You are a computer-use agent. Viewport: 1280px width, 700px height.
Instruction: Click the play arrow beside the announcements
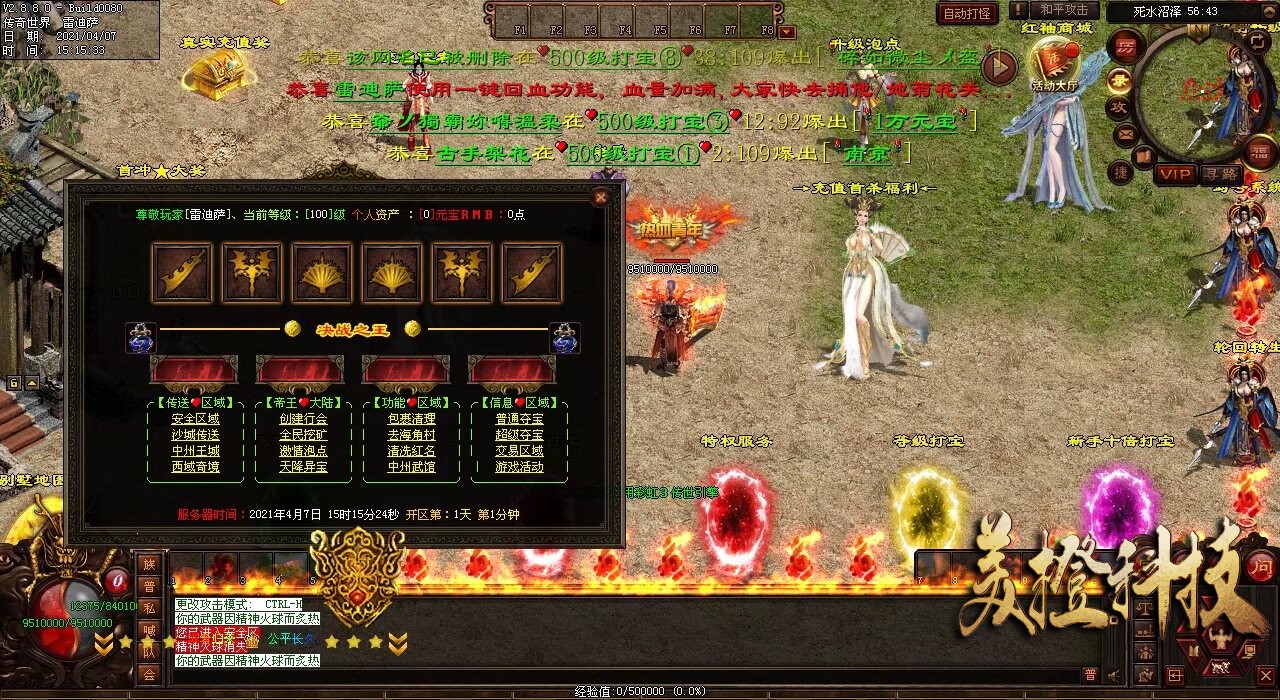click(x=998, y=67)
